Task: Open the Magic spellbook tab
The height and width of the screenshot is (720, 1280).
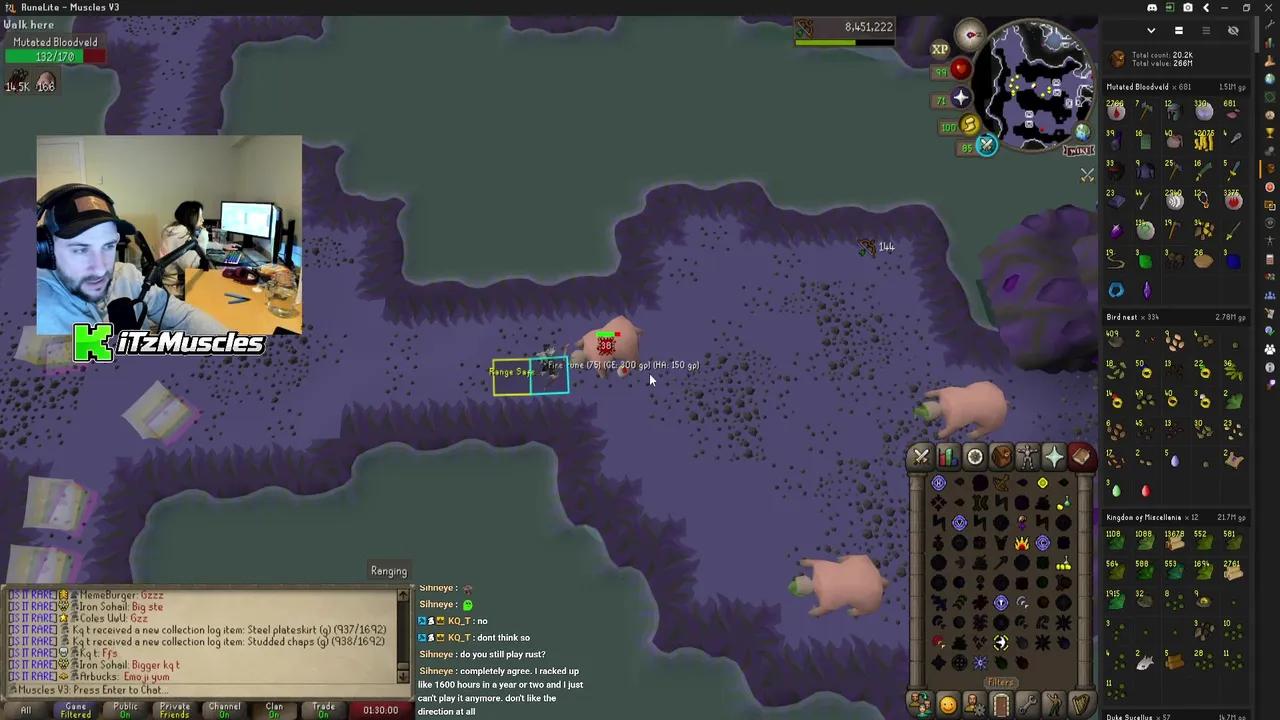Action: 1082,457
